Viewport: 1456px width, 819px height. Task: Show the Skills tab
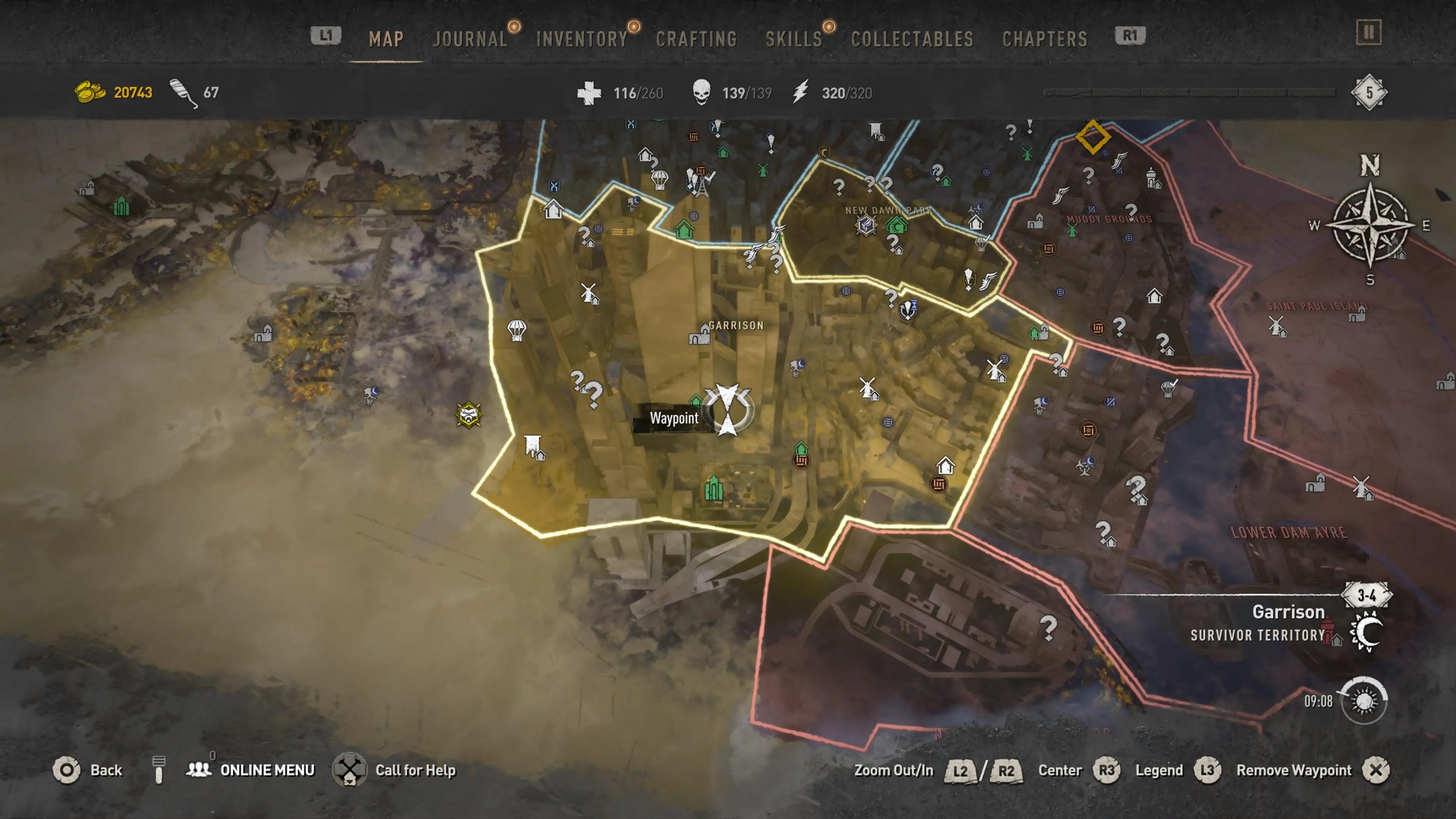pos(794,39)
